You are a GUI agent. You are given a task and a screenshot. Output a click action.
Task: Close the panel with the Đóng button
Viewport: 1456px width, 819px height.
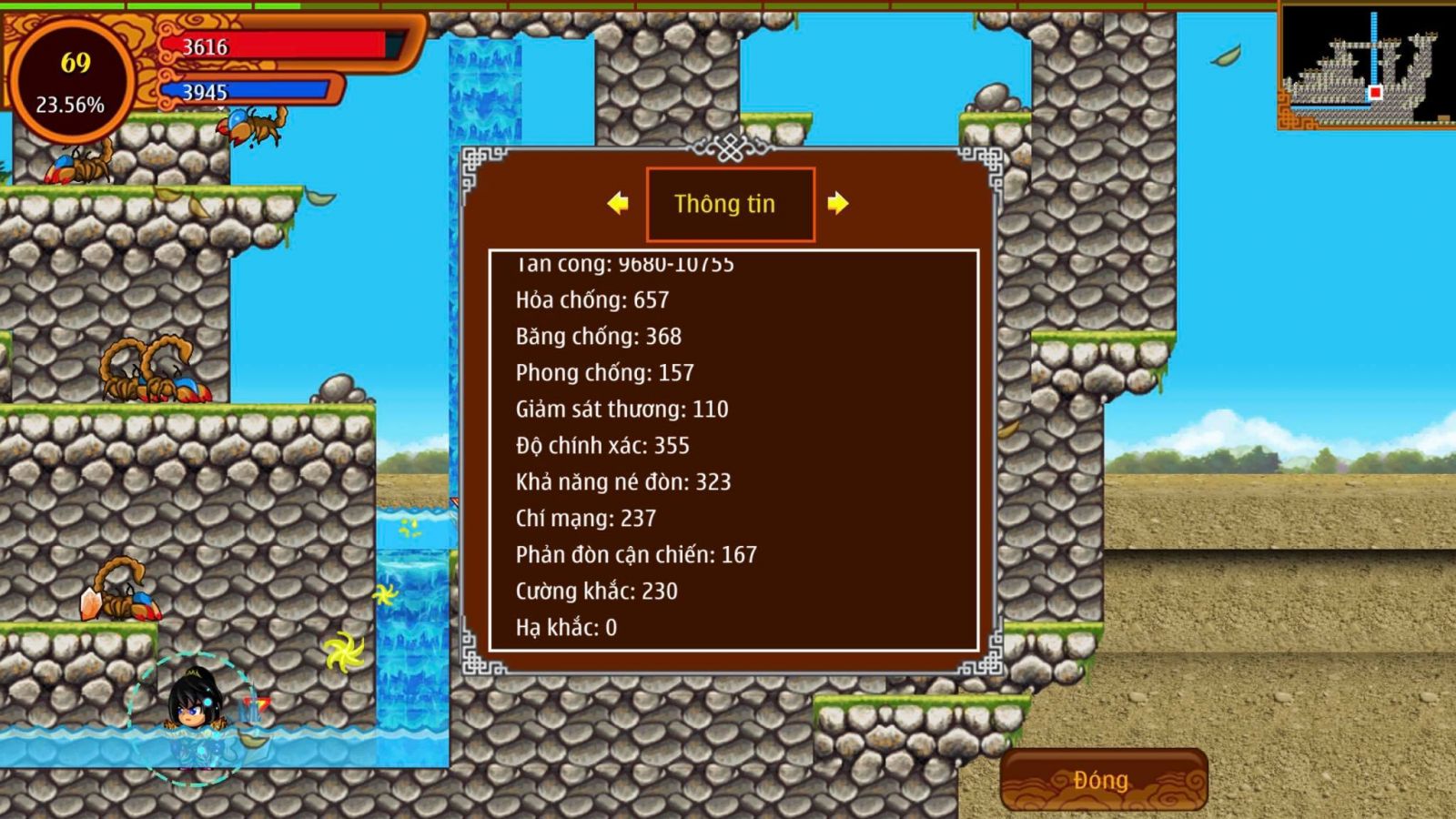[1103, 780]
